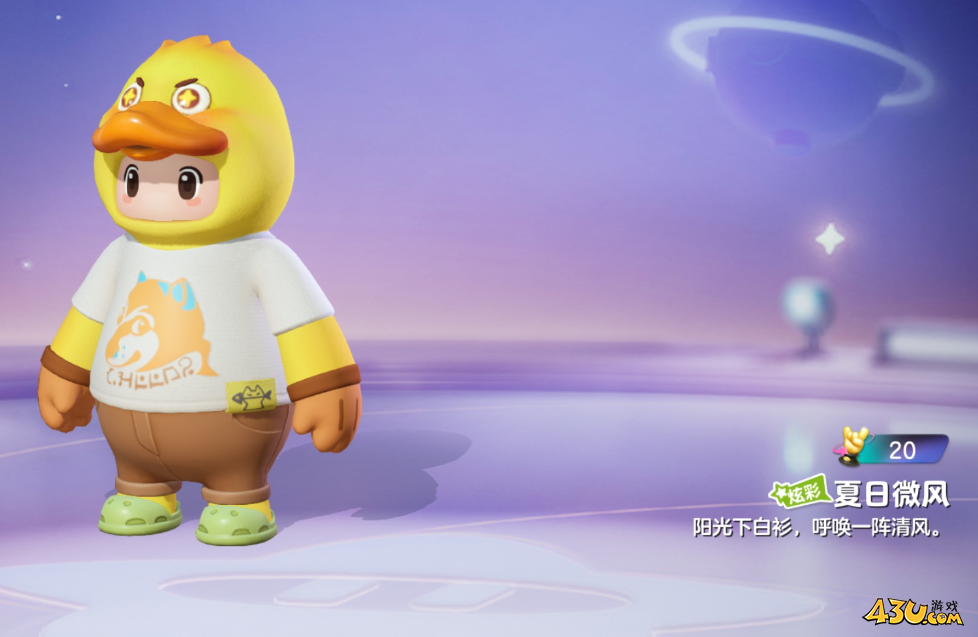
Task: Select the green 炫彩 tag
Action: pyautogui.click(x=799, y=493)
